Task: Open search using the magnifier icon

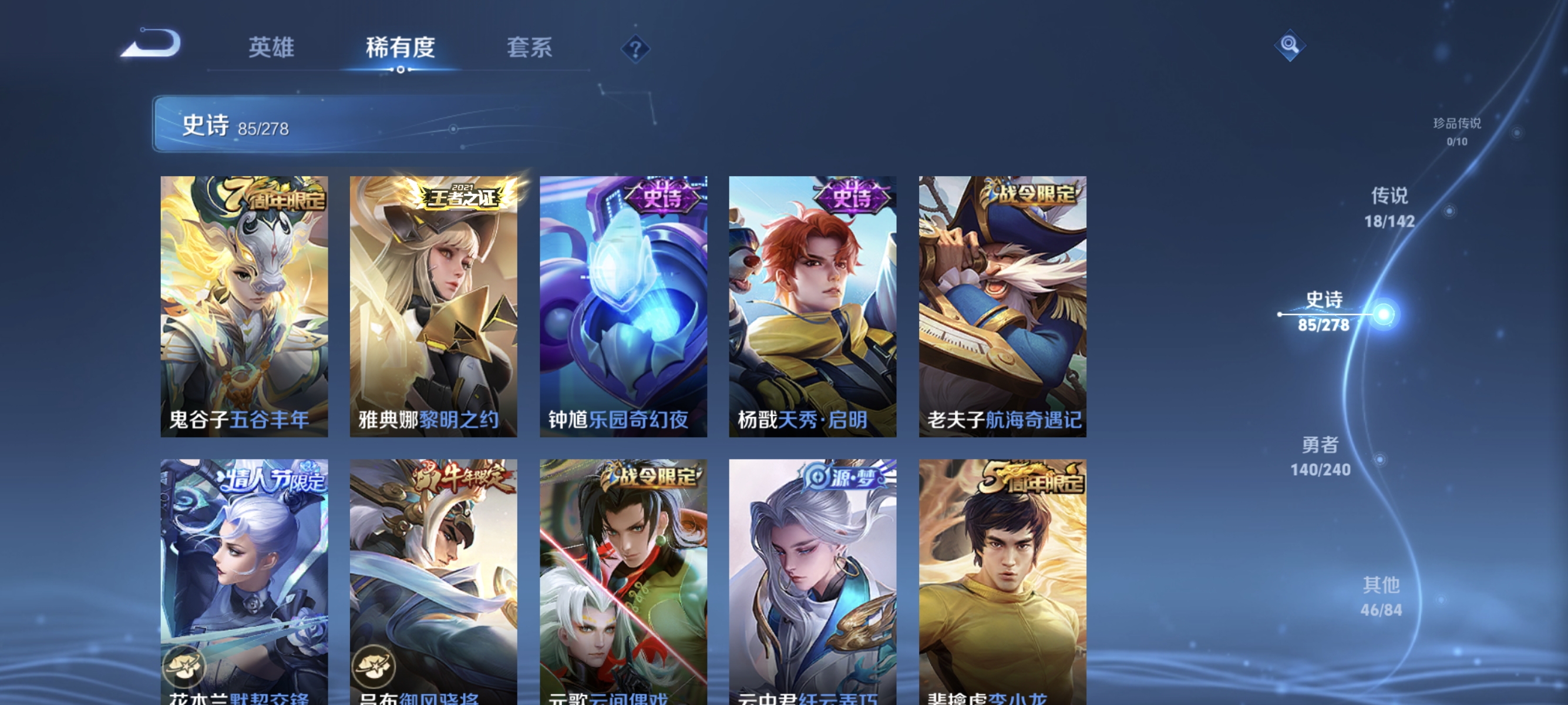Action: tap(1290, 46)
